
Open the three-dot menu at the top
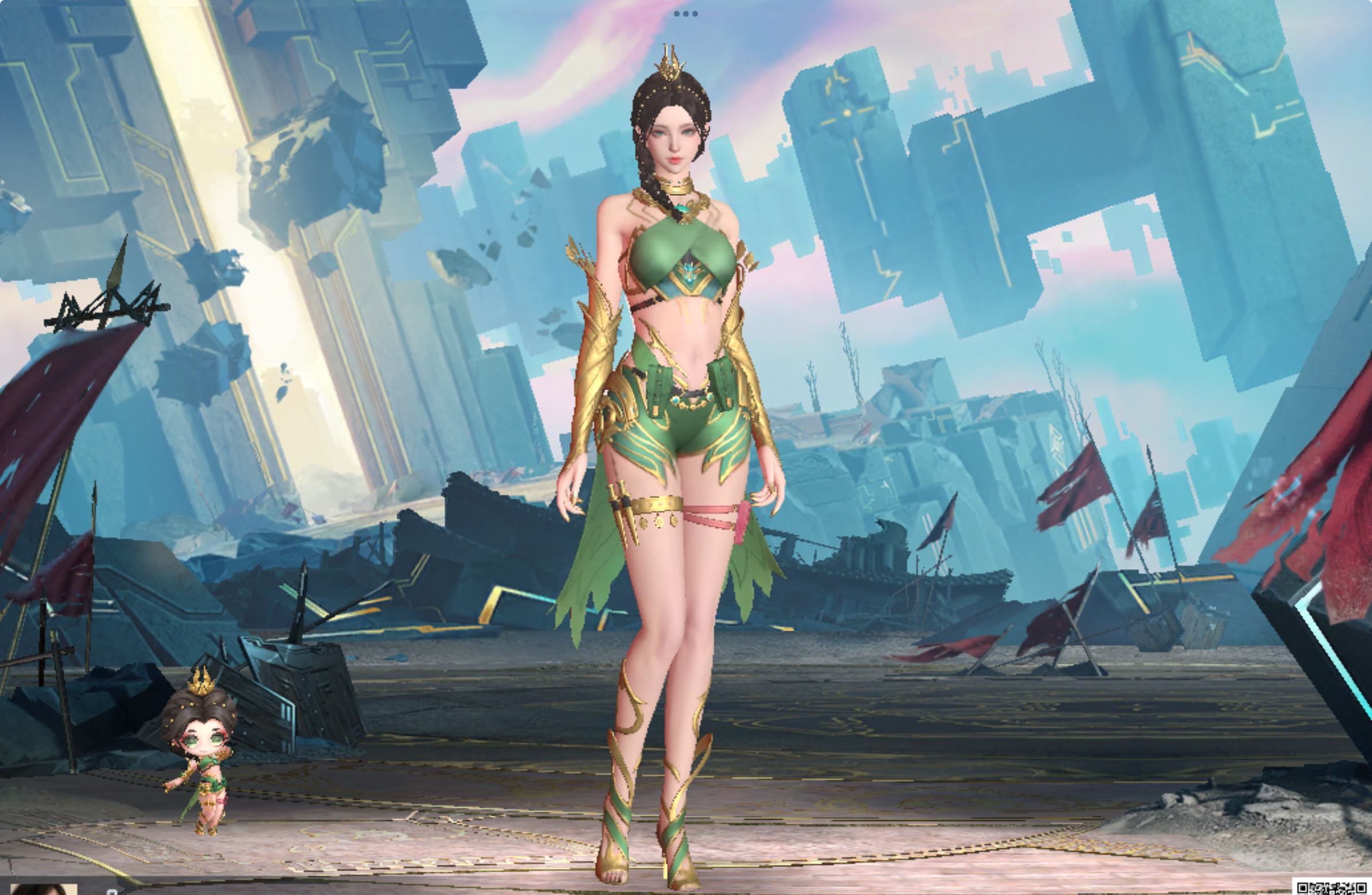(685, 14)
